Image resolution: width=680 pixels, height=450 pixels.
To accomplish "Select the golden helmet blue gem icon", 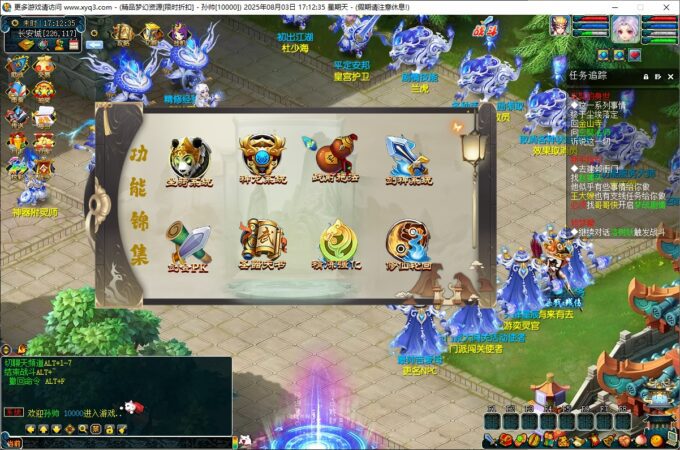I will [262, 157].
